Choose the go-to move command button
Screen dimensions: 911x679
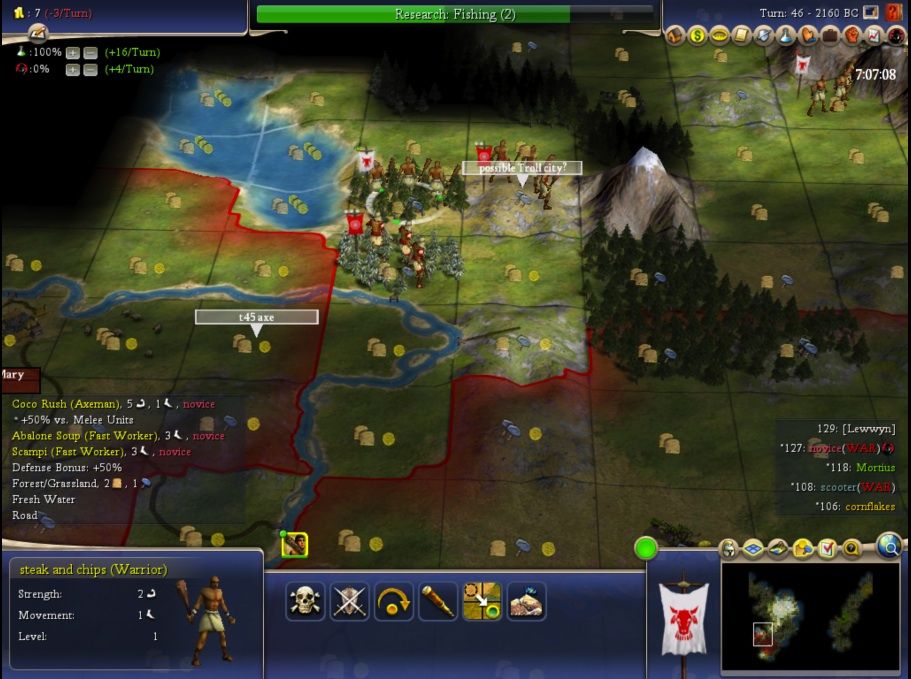(481, 601)
